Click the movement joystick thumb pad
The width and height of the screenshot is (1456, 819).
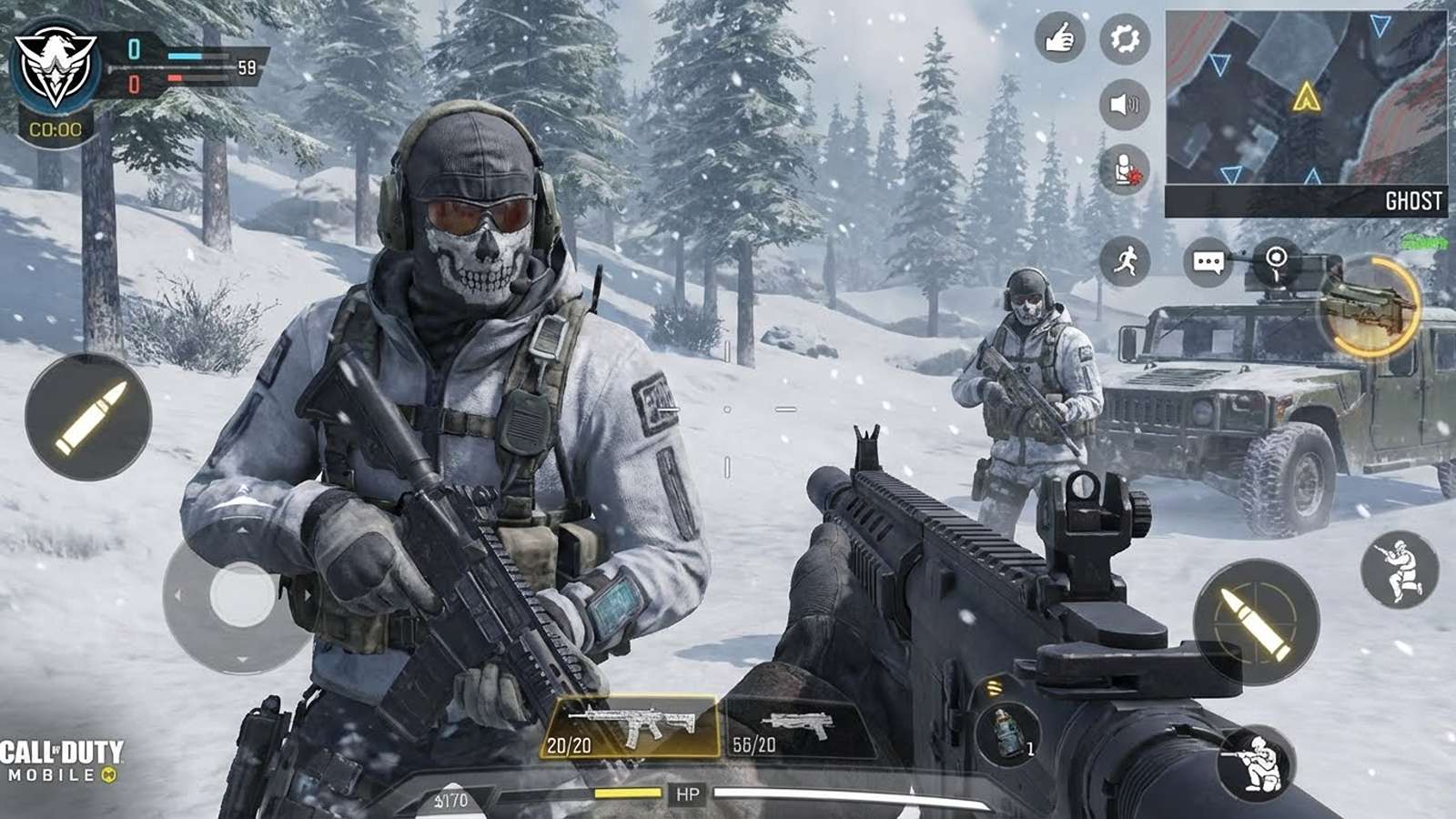click(x=242, y=596)
